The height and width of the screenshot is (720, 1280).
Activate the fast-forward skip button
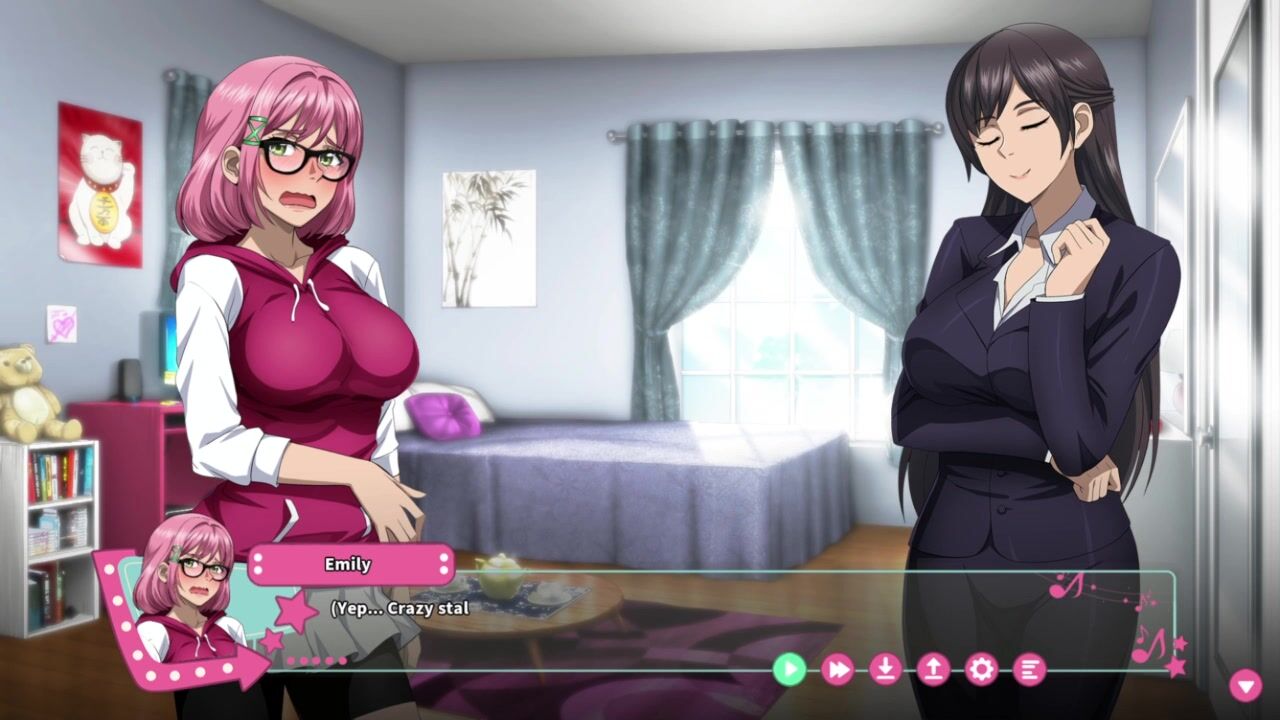point(837,669)
